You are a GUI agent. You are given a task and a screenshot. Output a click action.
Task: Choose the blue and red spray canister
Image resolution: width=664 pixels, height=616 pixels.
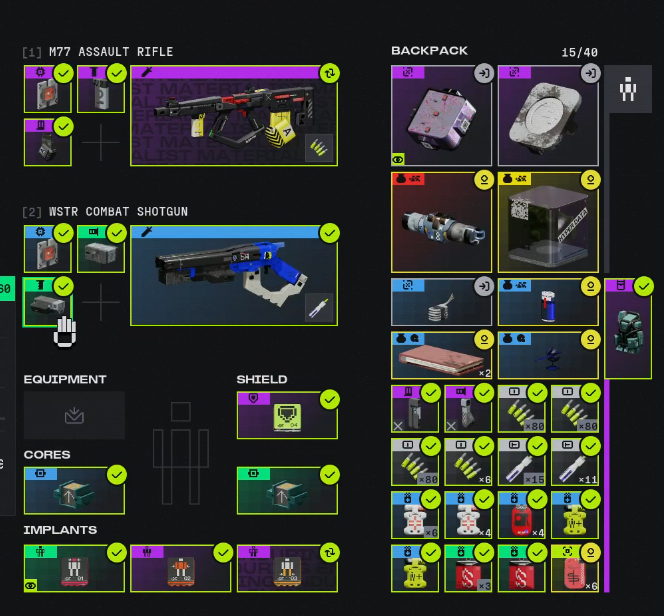coord(548,302)
